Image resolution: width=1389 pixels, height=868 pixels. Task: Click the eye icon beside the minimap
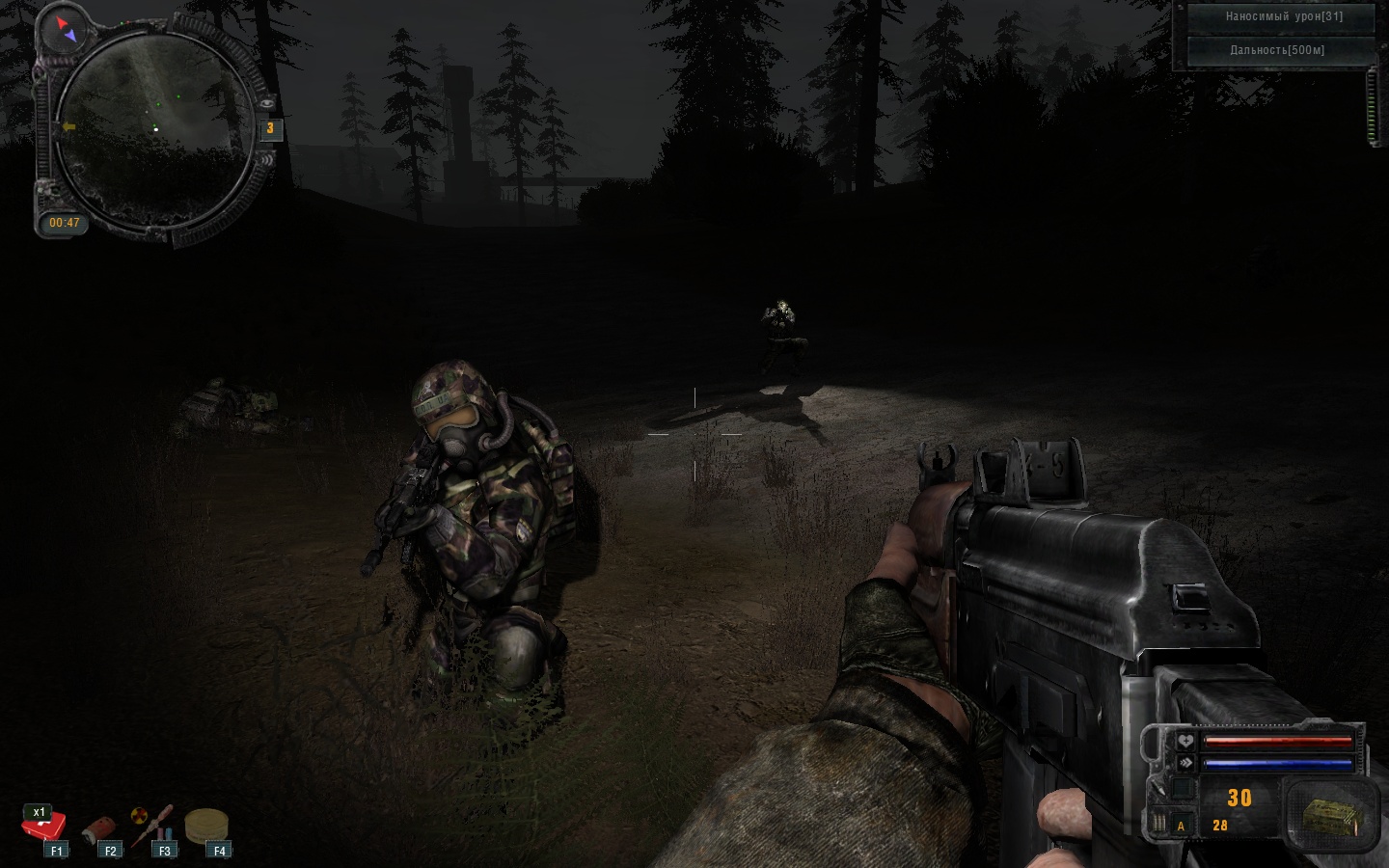266,101
